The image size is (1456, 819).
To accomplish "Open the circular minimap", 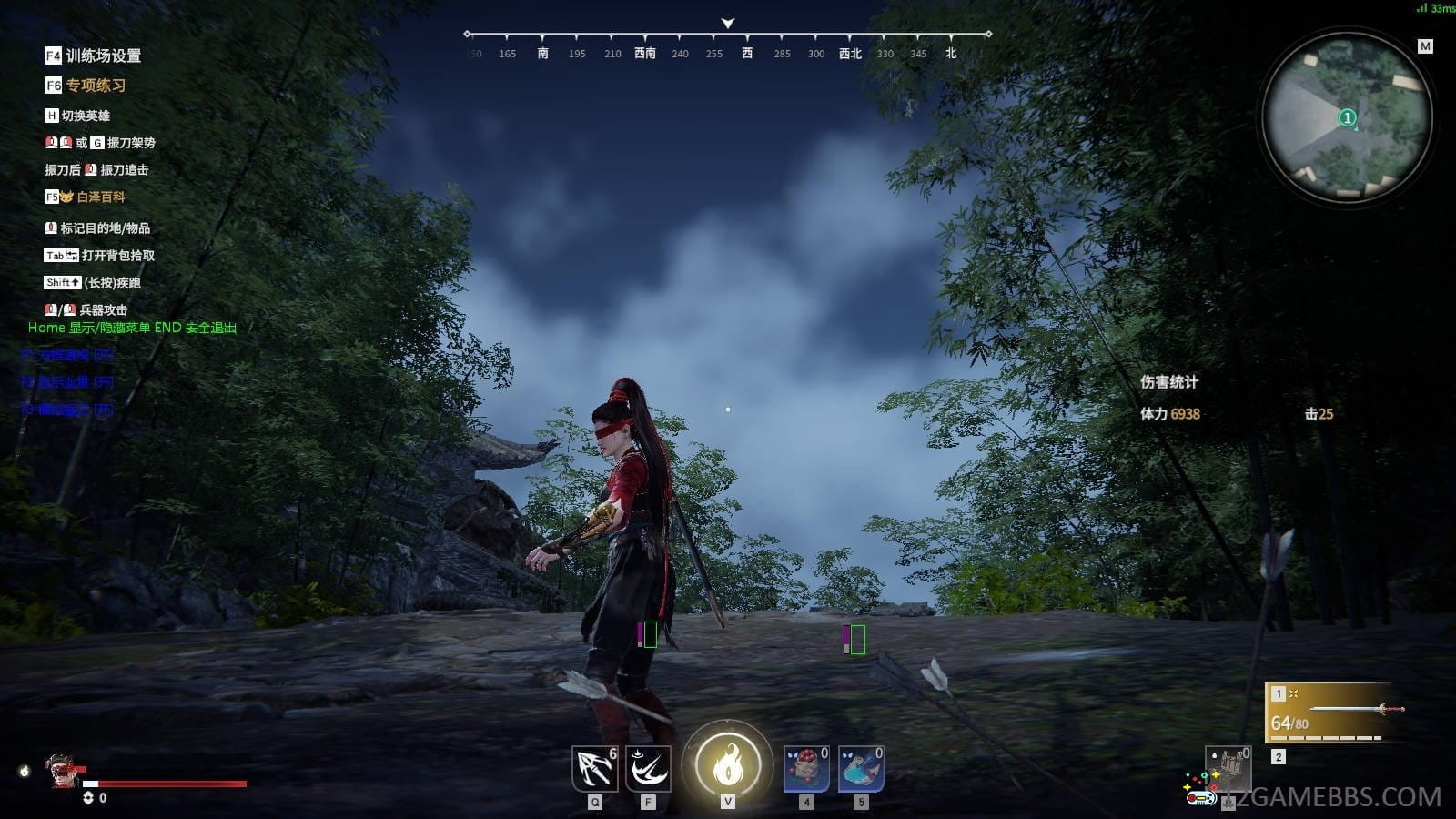I will [x=1347, y=116].
